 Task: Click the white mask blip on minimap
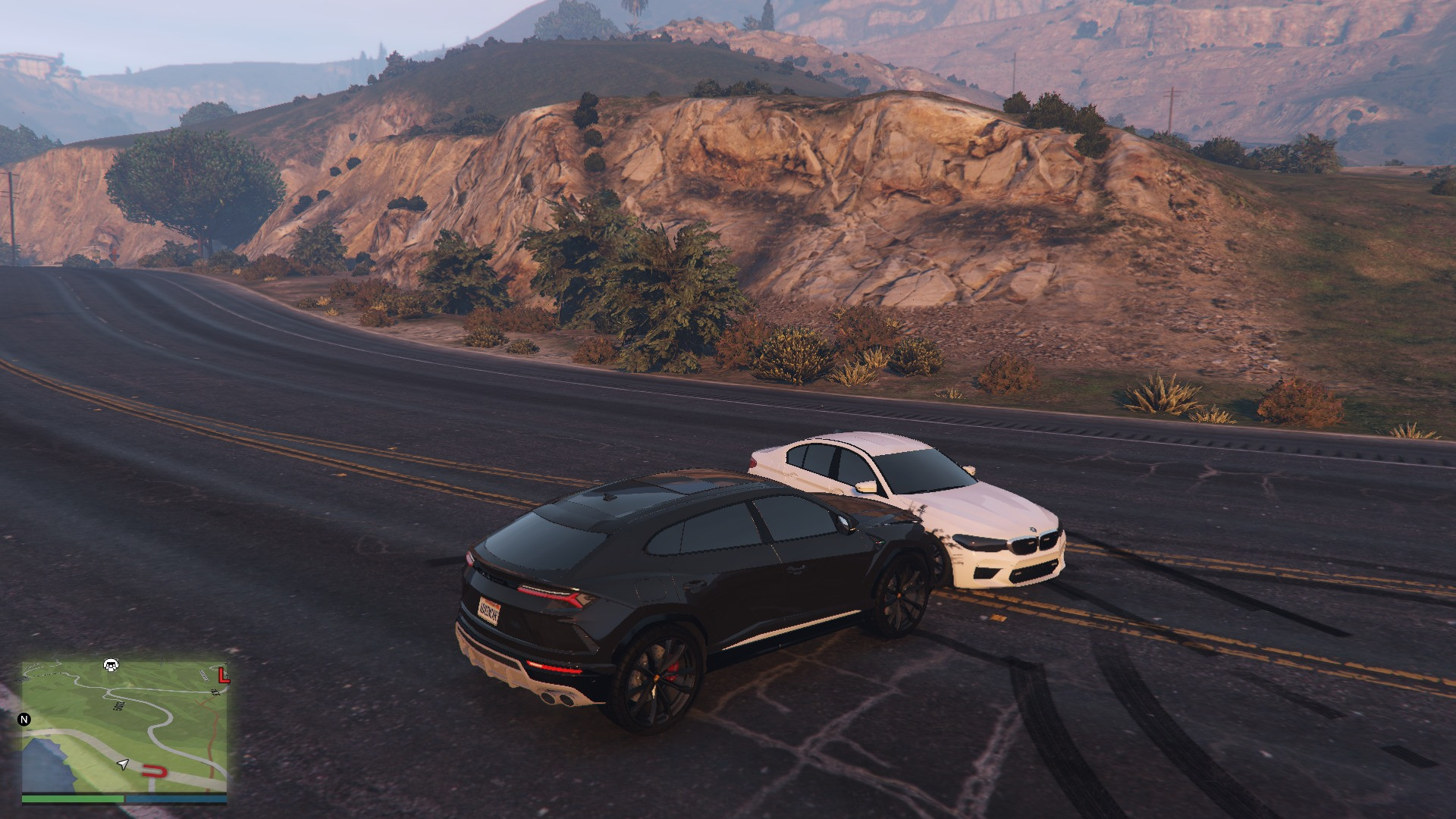click(x=111, y=665)
